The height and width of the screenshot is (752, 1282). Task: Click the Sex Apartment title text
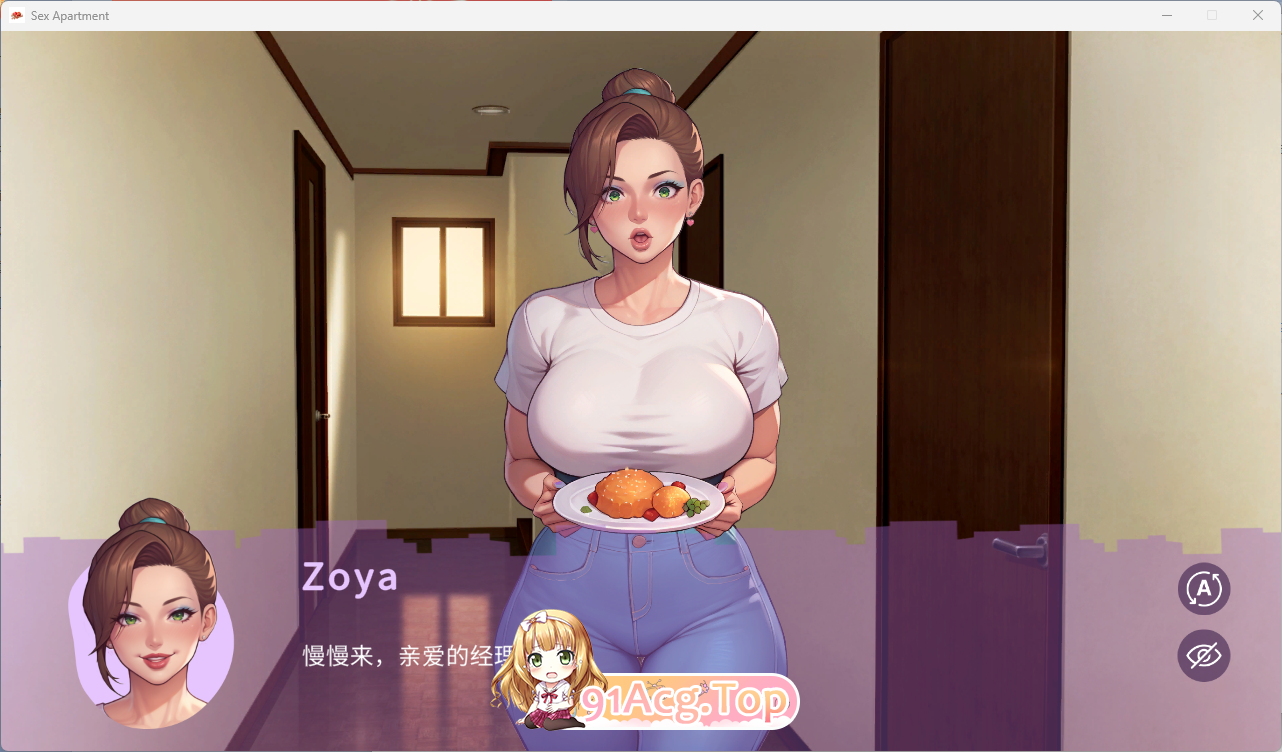pyautogui.click(x=70, y=15)
